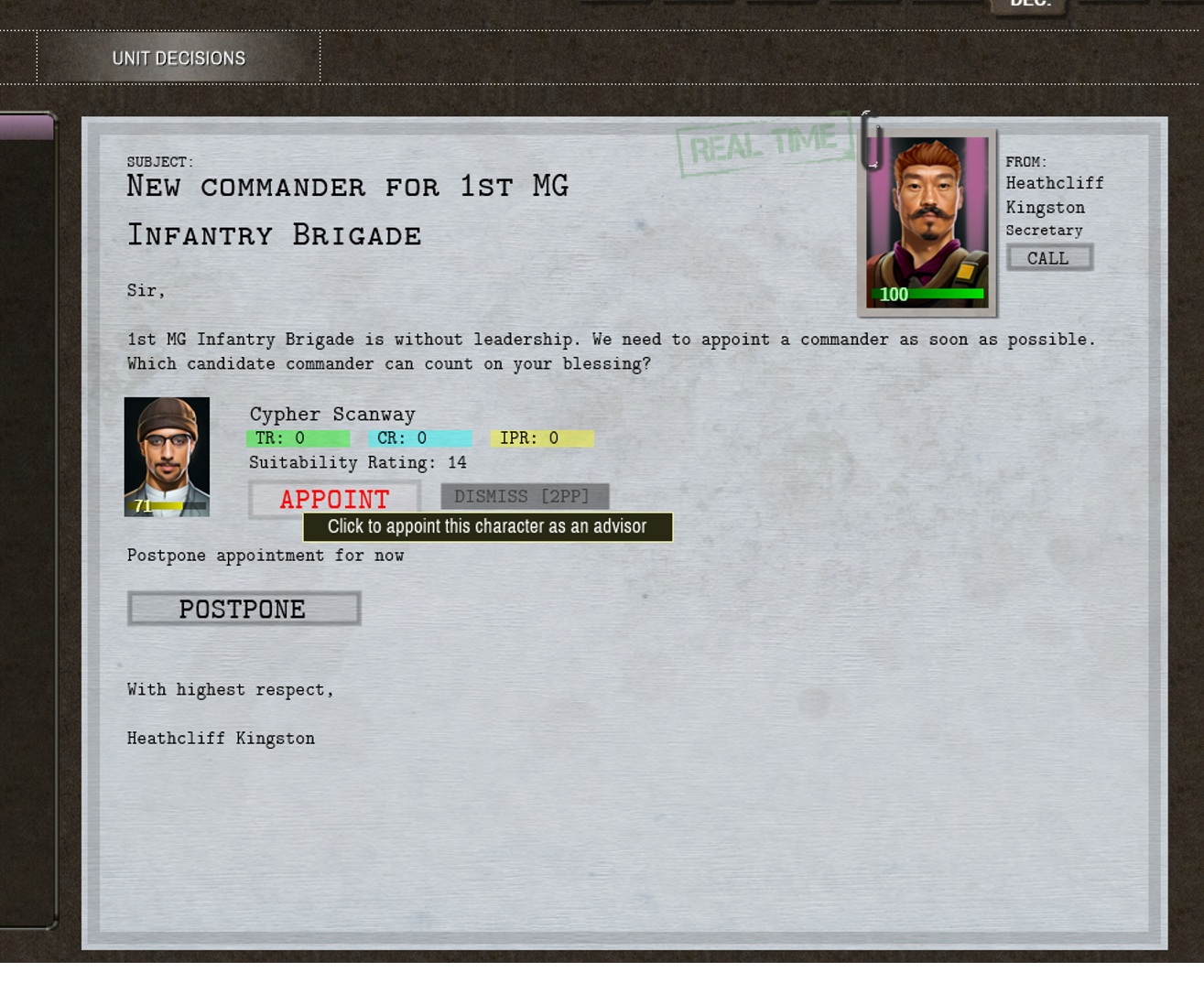Select the CR: 0 stat badge

[420, 438]
